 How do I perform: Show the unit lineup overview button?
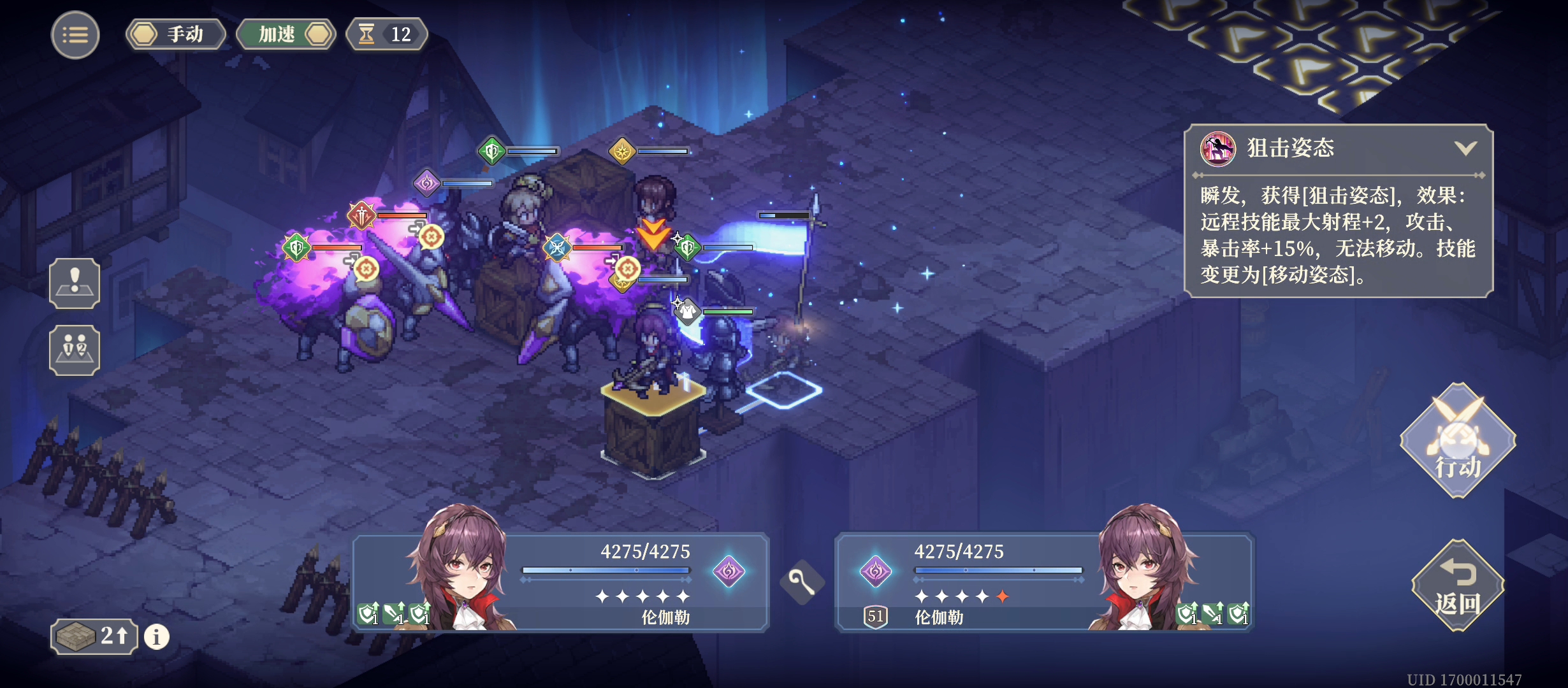pos(75,350)
